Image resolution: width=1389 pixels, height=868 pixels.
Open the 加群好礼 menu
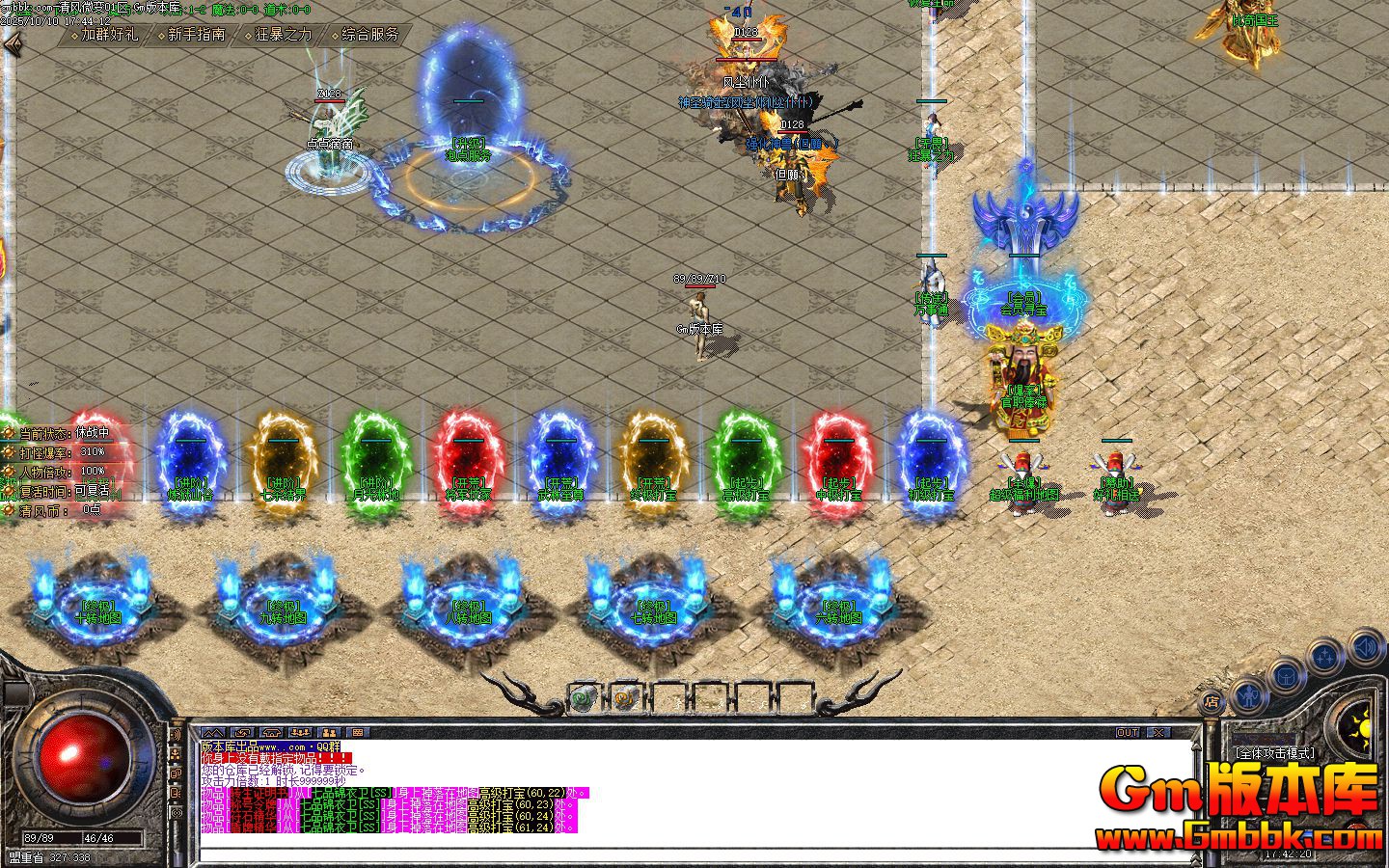tap(109, 35)
